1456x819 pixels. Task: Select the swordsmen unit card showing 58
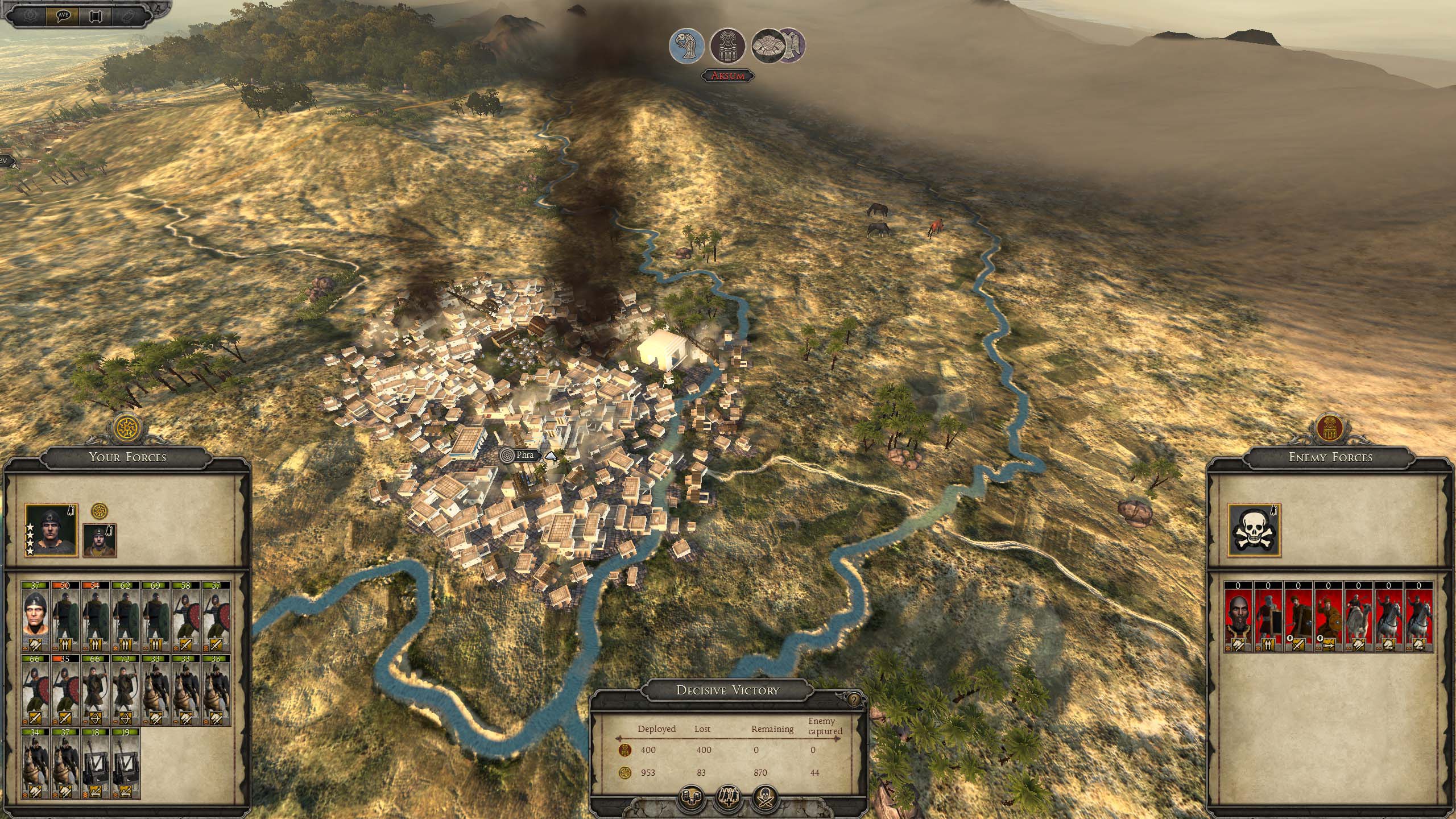pyautogui.click(x=185, y=616)
